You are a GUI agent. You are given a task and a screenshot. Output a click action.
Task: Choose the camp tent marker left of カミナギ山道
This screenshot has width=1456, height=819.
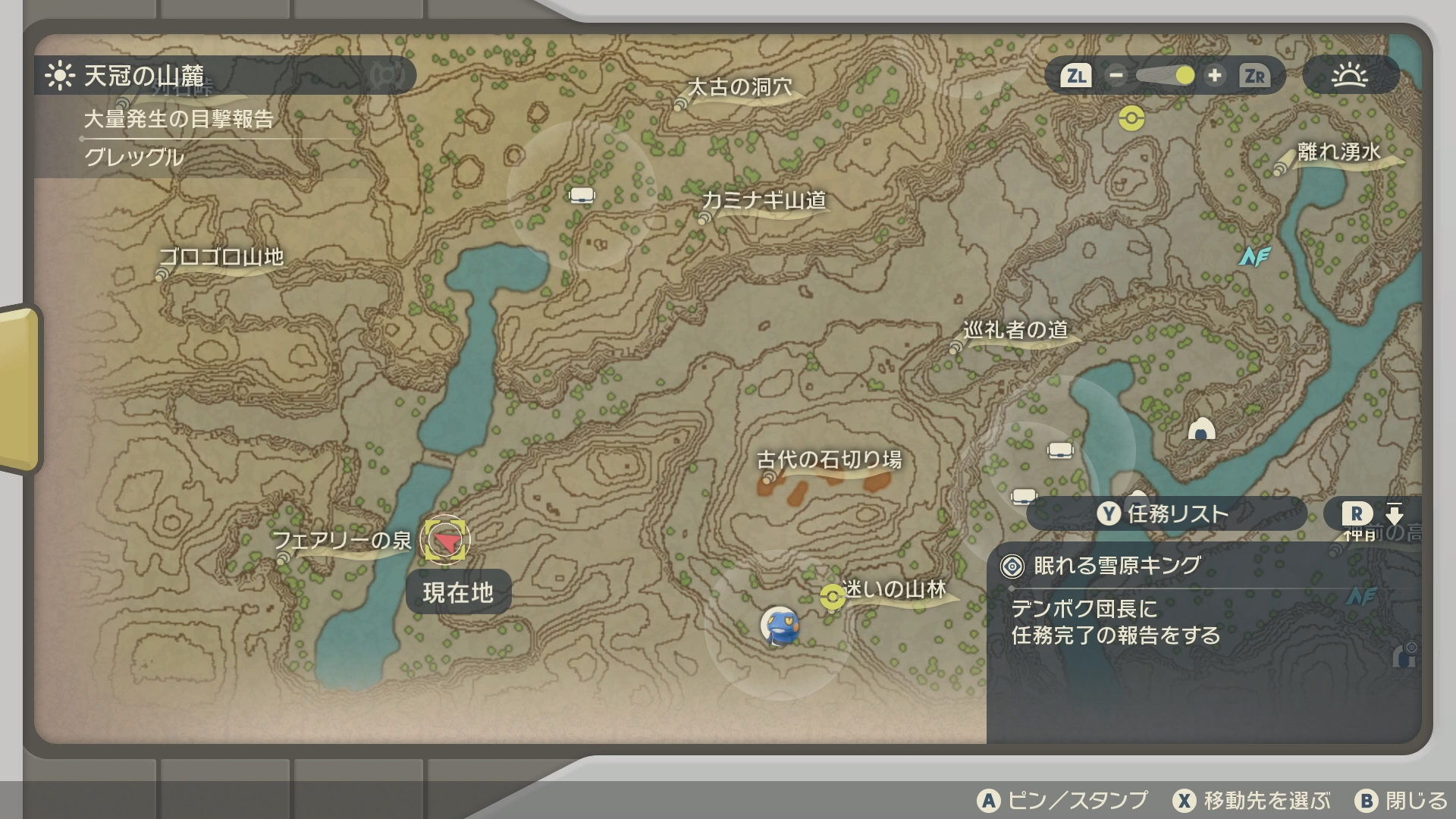[x=582, y=196]
